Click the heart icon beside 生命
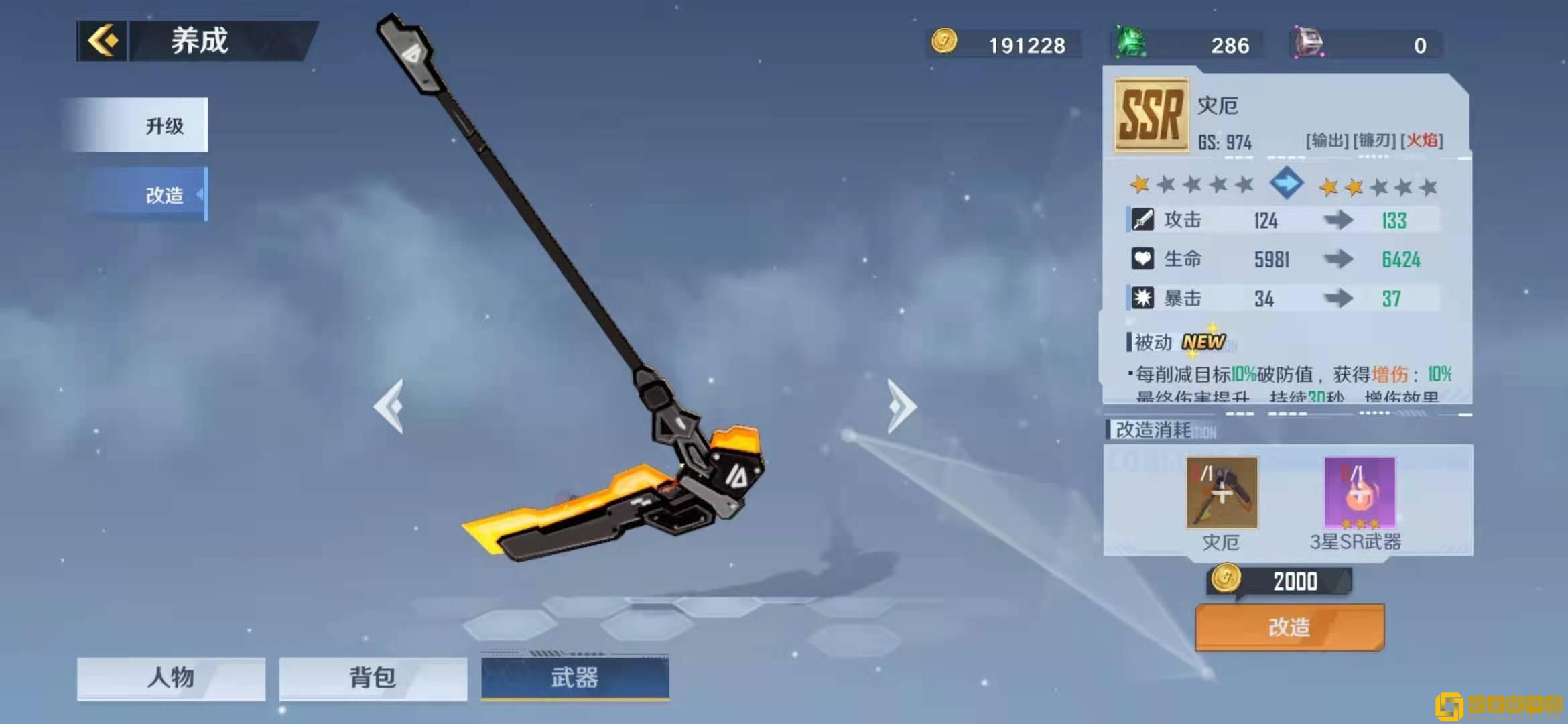Viewport: 1568px width, 724px height. 1143,259
